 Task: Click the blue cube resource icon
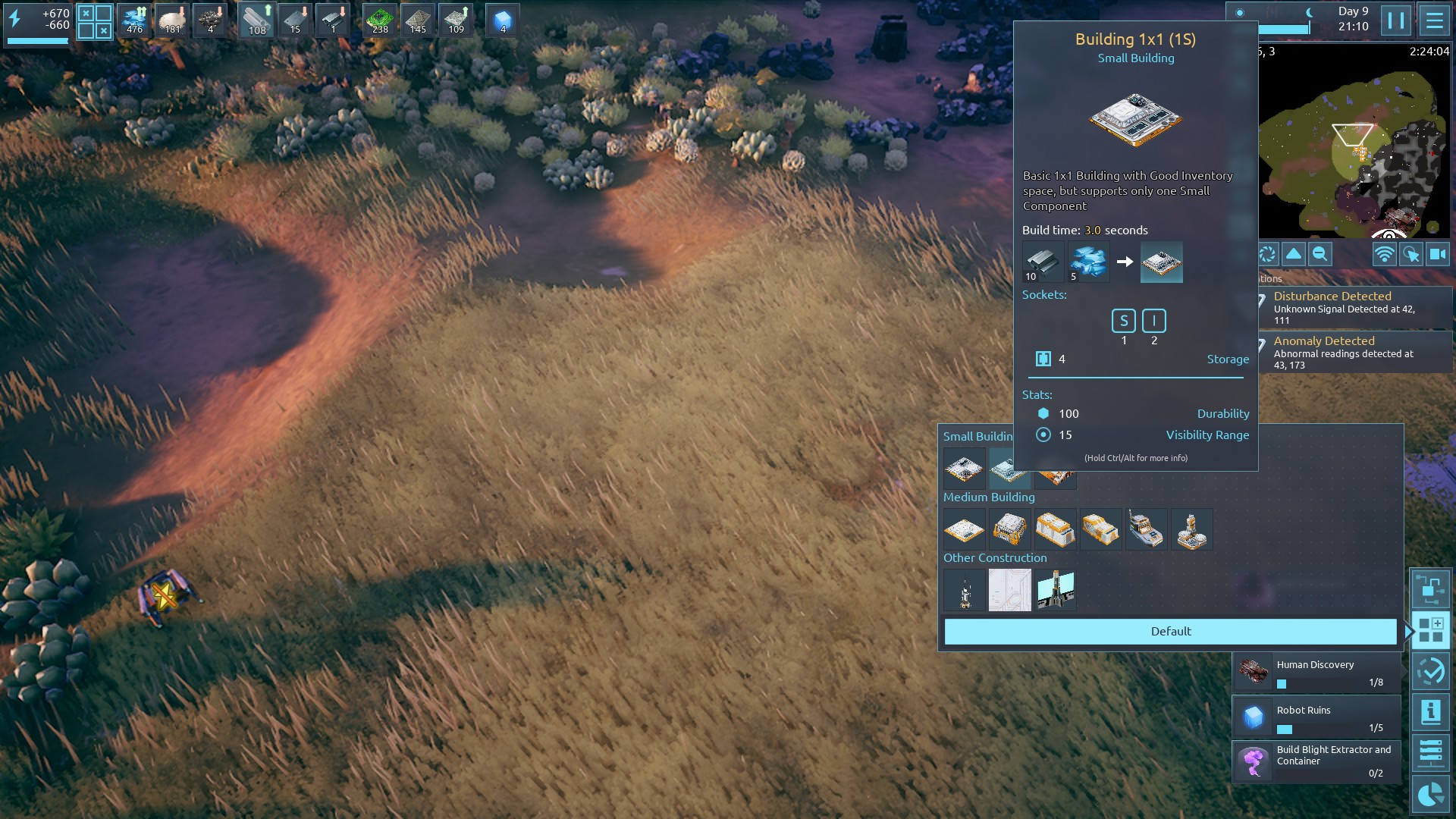point(502,20)
